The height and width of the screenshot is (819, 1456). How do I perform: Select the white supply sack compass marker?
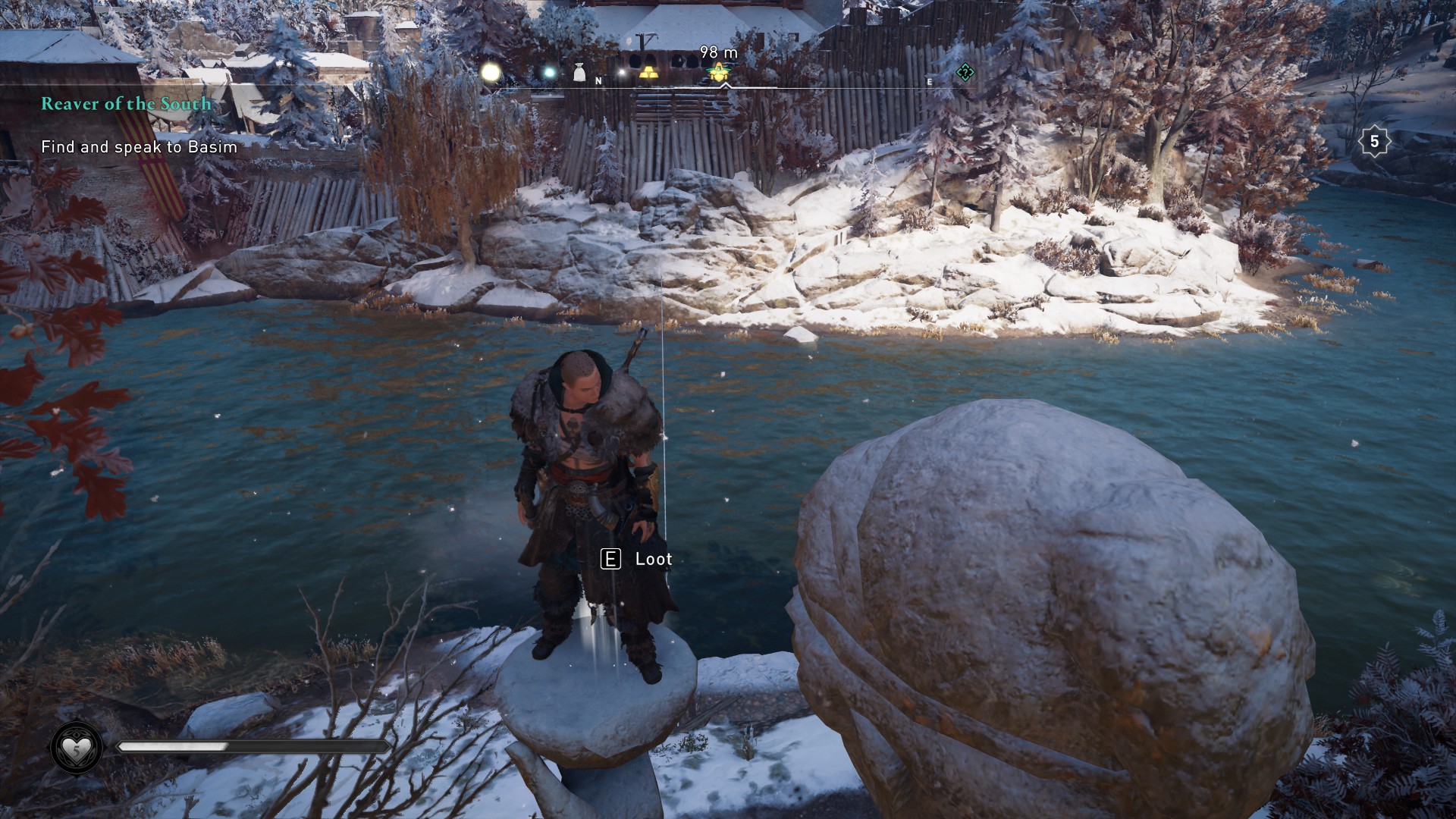(579, 73)
